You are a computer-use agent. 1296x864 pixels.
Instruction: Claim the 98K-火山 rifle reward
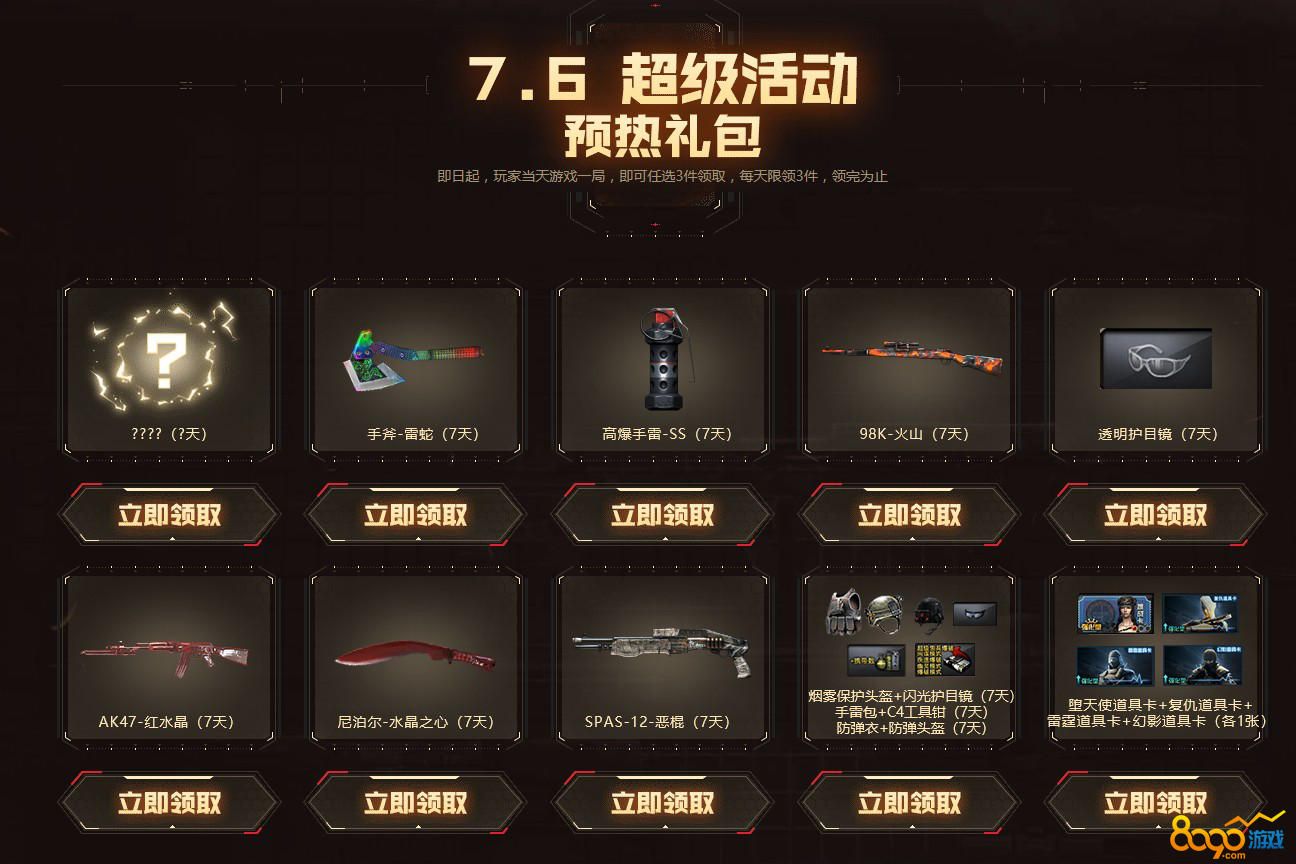pyautogui.click(x=909, y=515)
